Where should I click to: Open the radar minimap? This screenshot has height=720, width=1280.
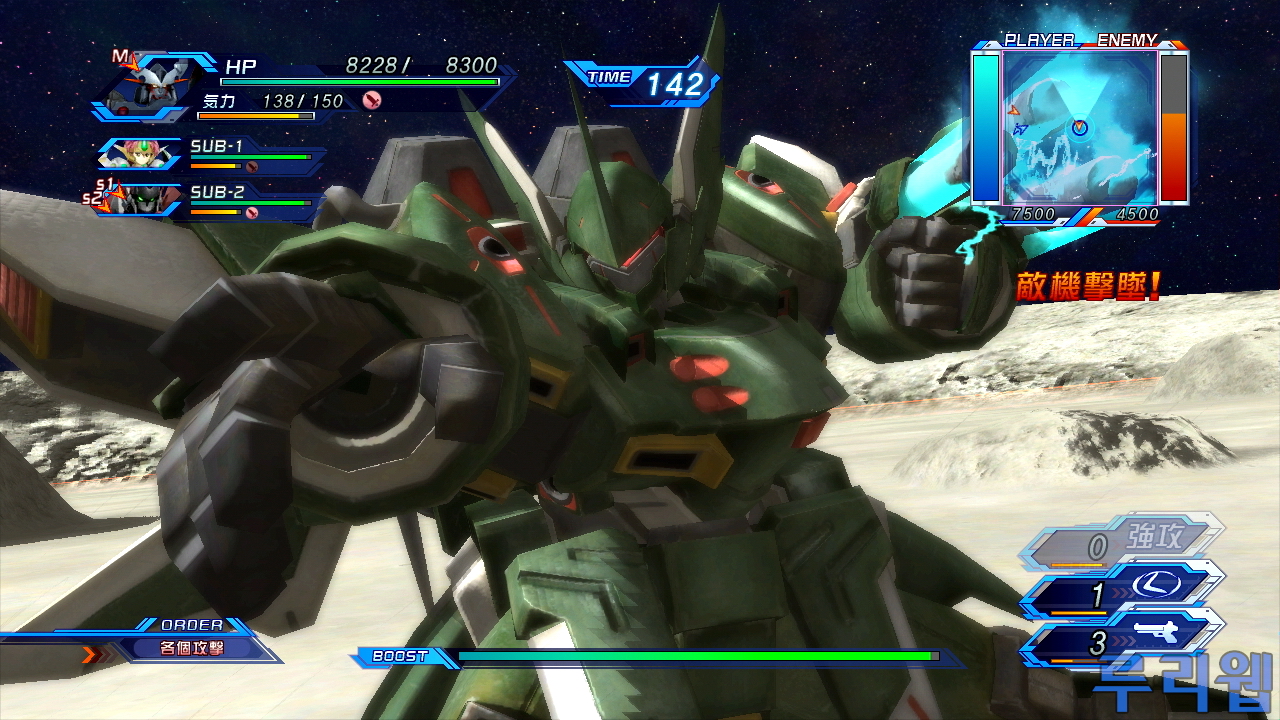click(1079, 126)
